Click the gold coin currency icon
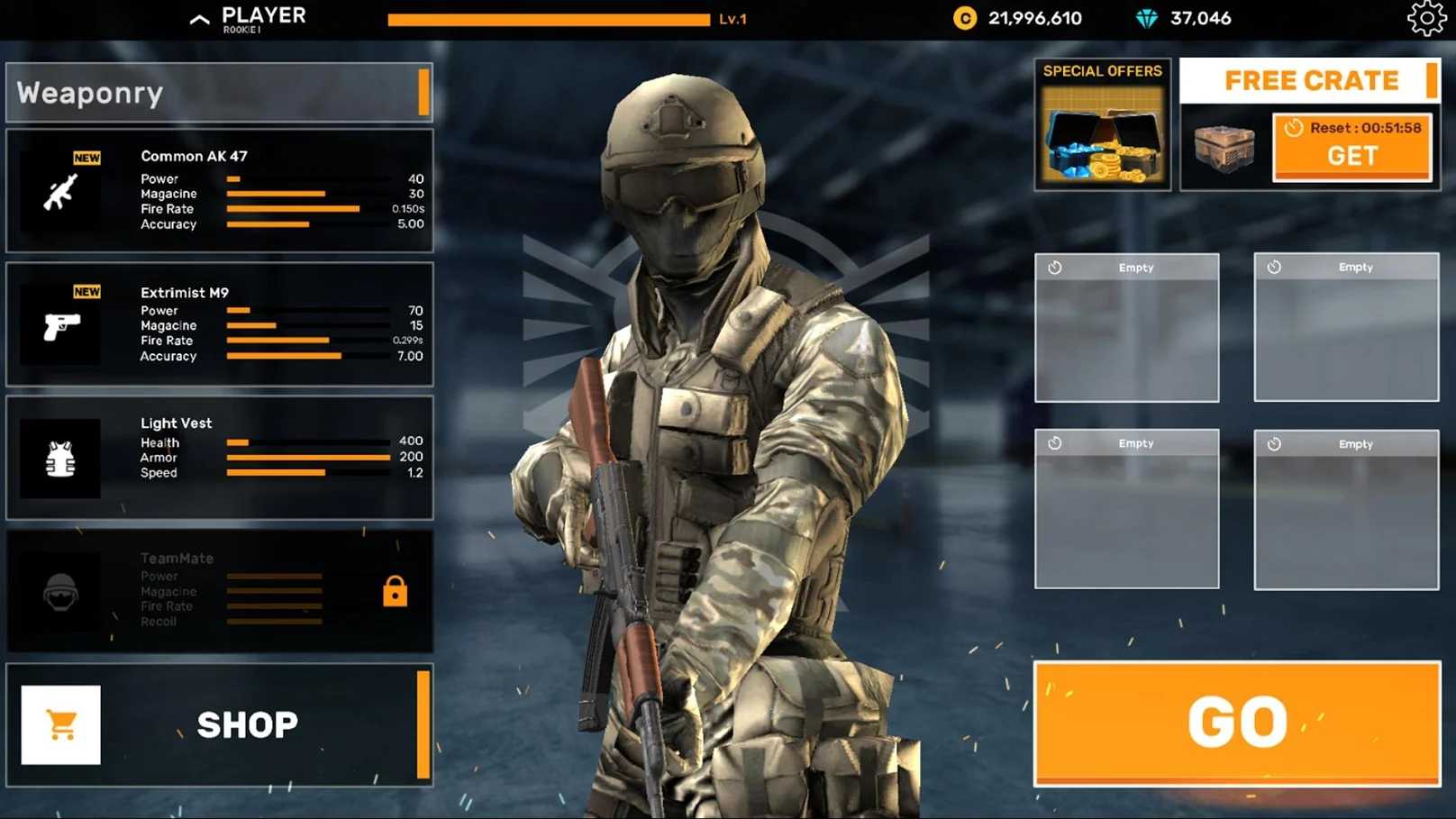 tap(965, 18)
